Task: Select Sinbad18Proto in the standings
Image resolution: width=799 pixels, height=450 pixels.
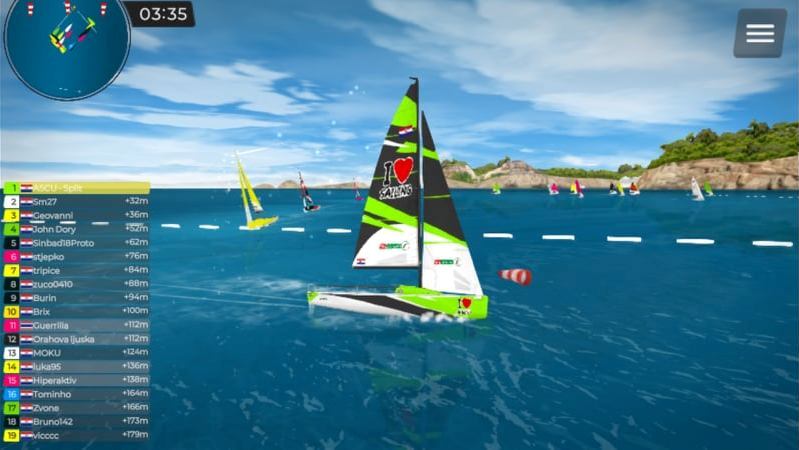Action: click(x=76, y=242)
